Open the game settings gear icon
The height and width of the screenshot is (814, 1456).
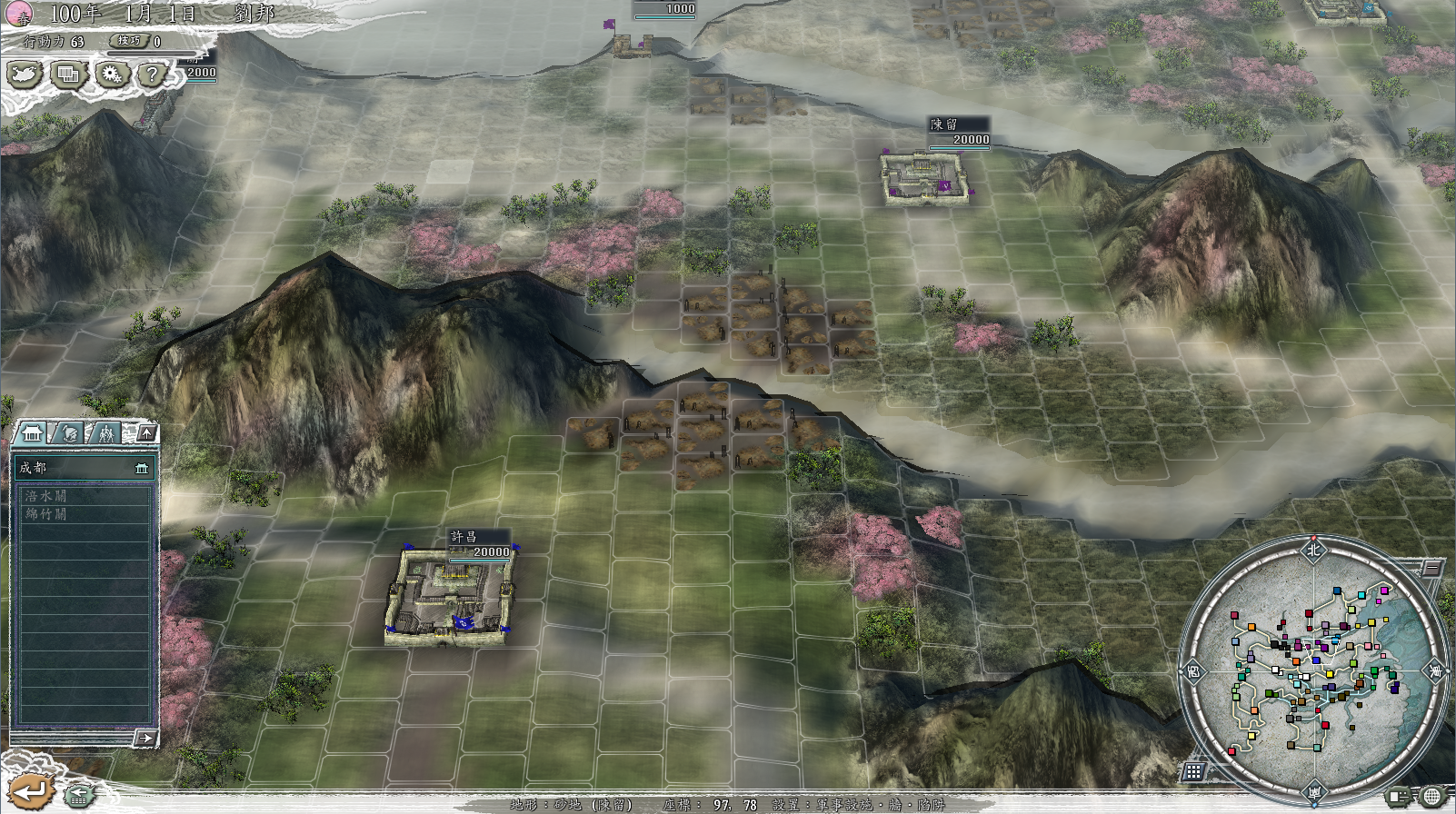[109, 74]
